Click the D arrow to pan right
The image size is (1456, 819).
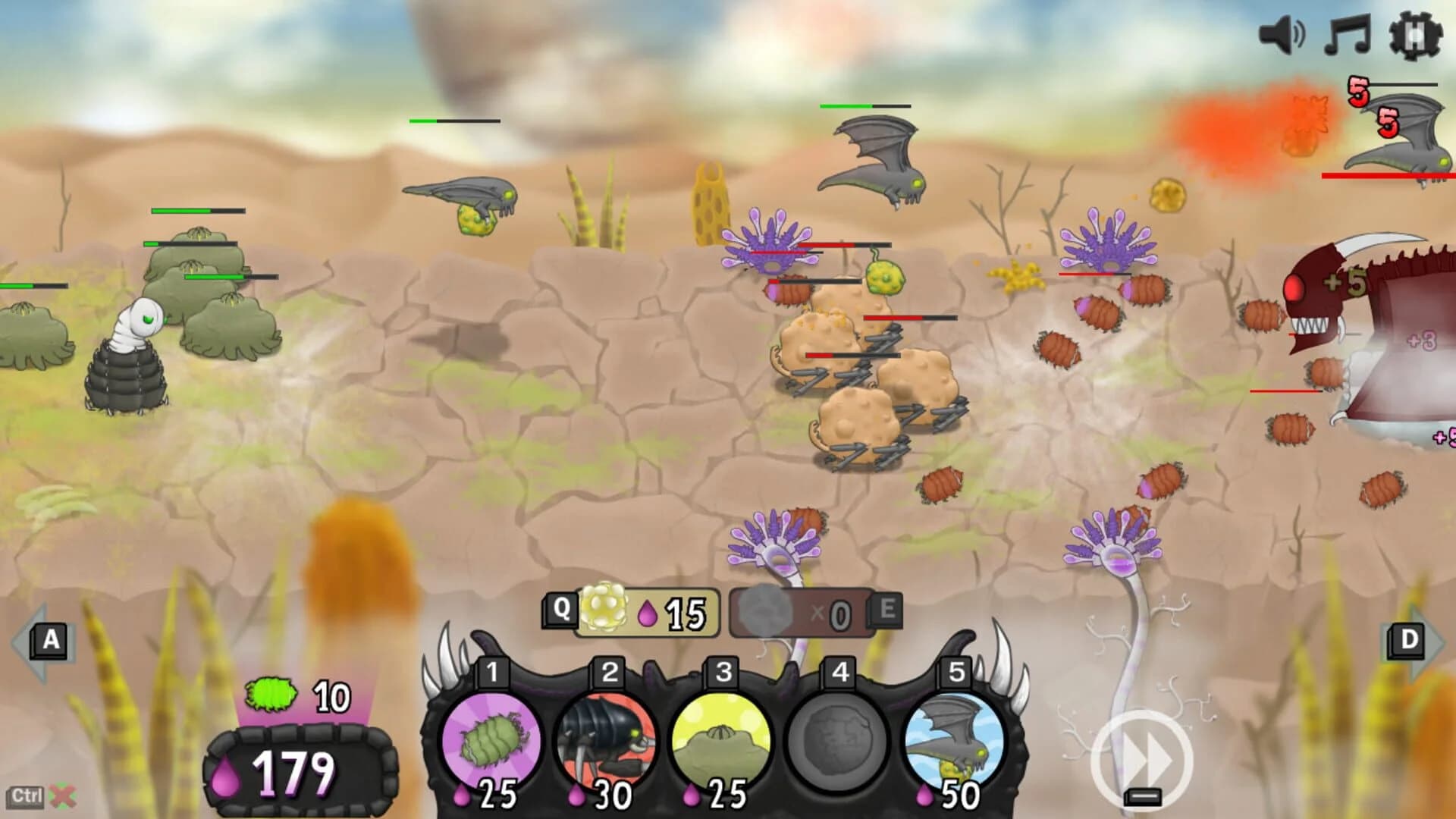tap(1408, 639)
